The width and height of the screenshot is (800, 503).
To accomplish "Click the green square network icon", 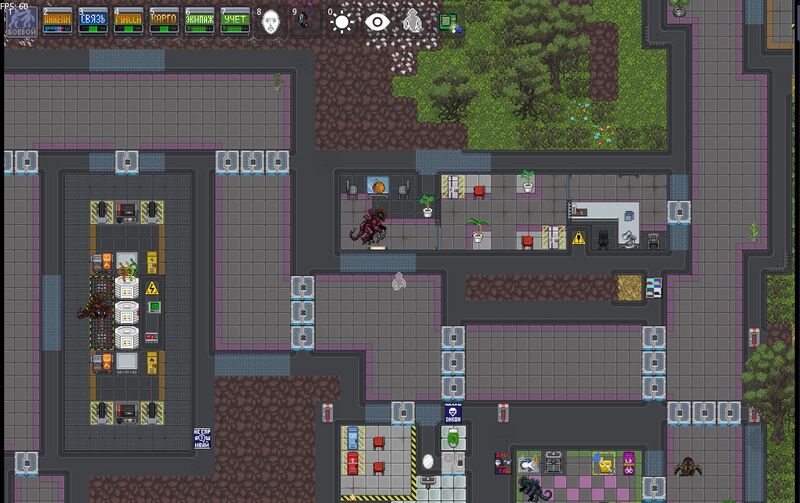I will [446, 20].
